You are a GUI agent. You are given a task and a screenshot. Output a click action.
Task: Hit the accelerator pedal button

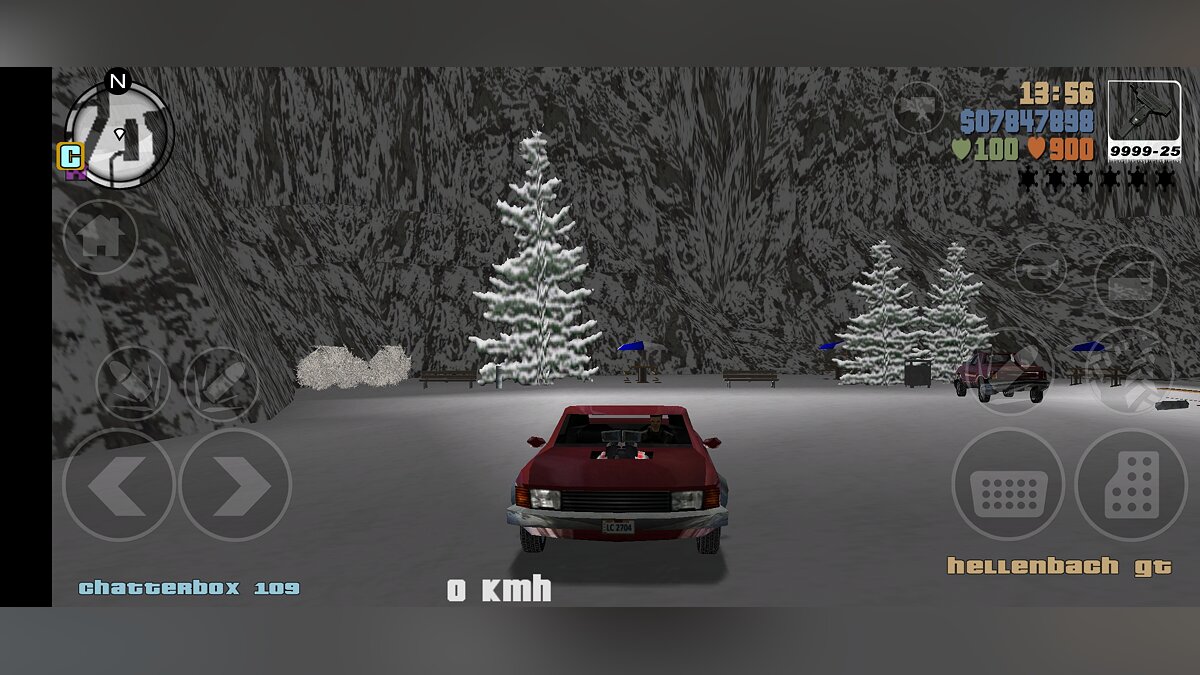tap(1131, 485)
